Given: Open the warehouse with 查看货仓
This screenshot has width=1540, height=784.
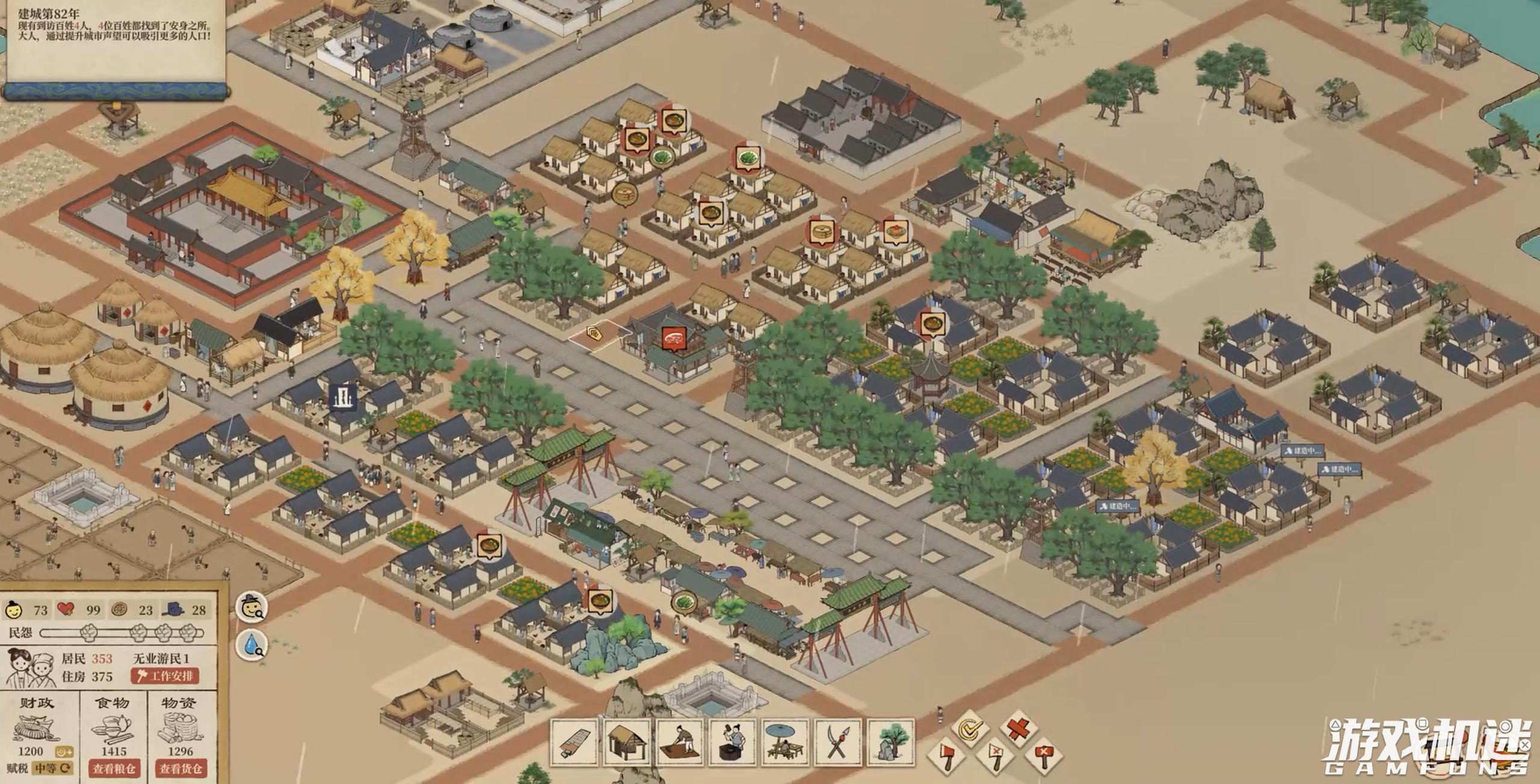Looking at the screenshot, I should 180,768.
